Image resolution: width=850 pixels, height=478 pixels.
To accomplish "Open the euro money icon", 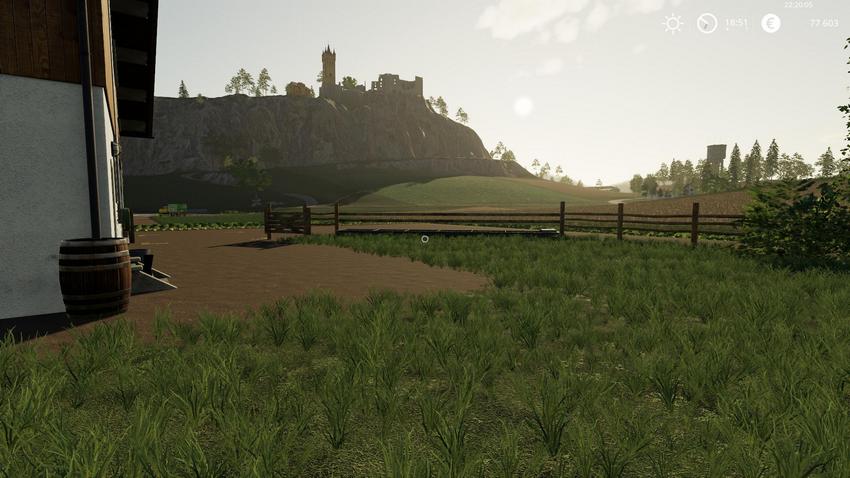I will (x=770, y=23).
